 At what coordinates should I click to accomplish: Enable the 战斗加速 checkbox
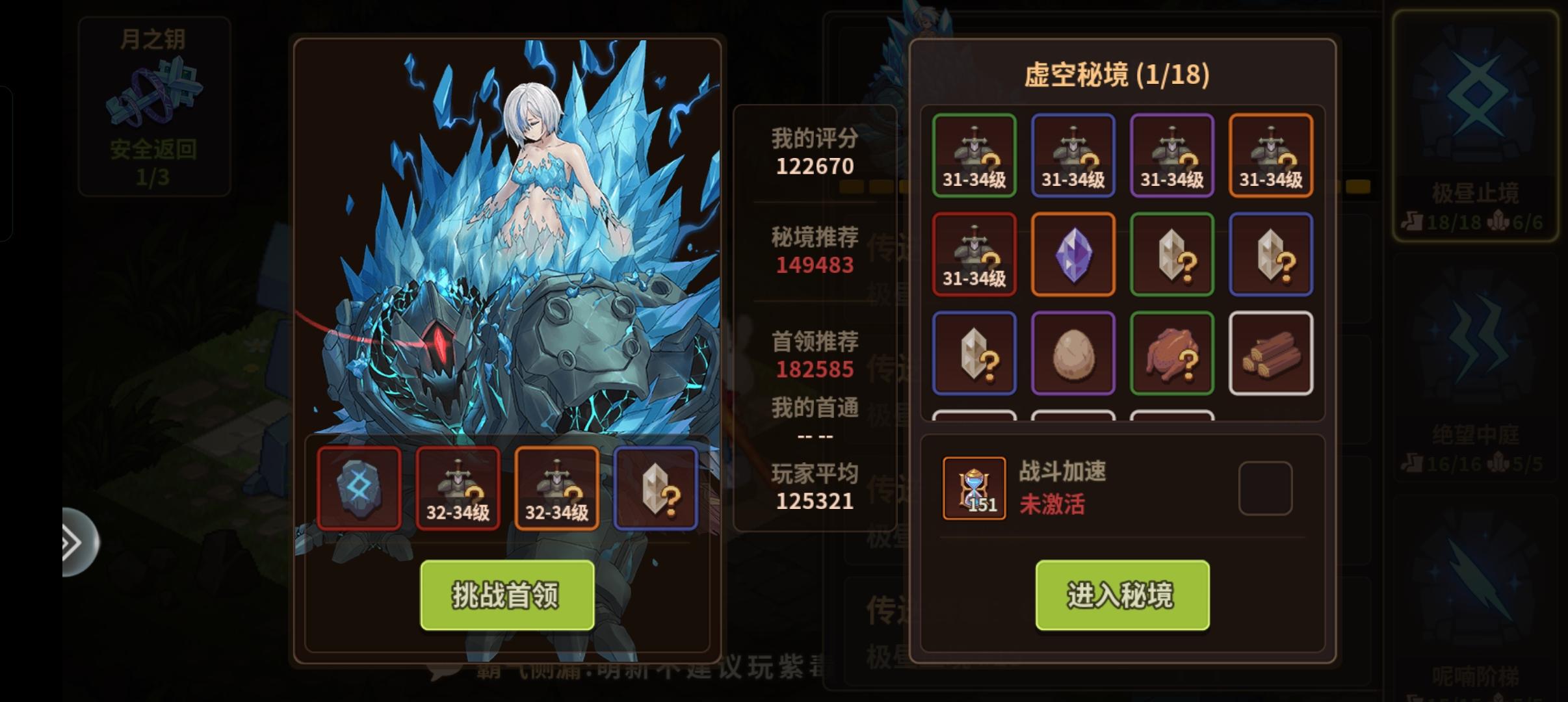click(x=1266, y=487)
